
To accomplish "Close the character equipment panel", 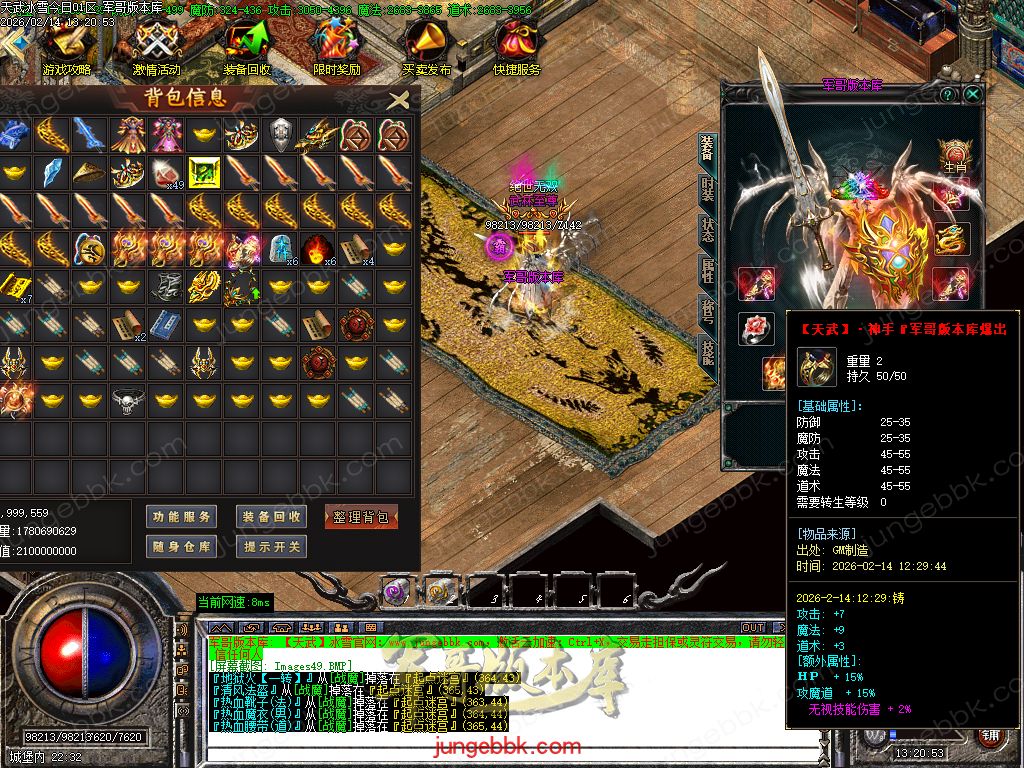I will [972, 94].
